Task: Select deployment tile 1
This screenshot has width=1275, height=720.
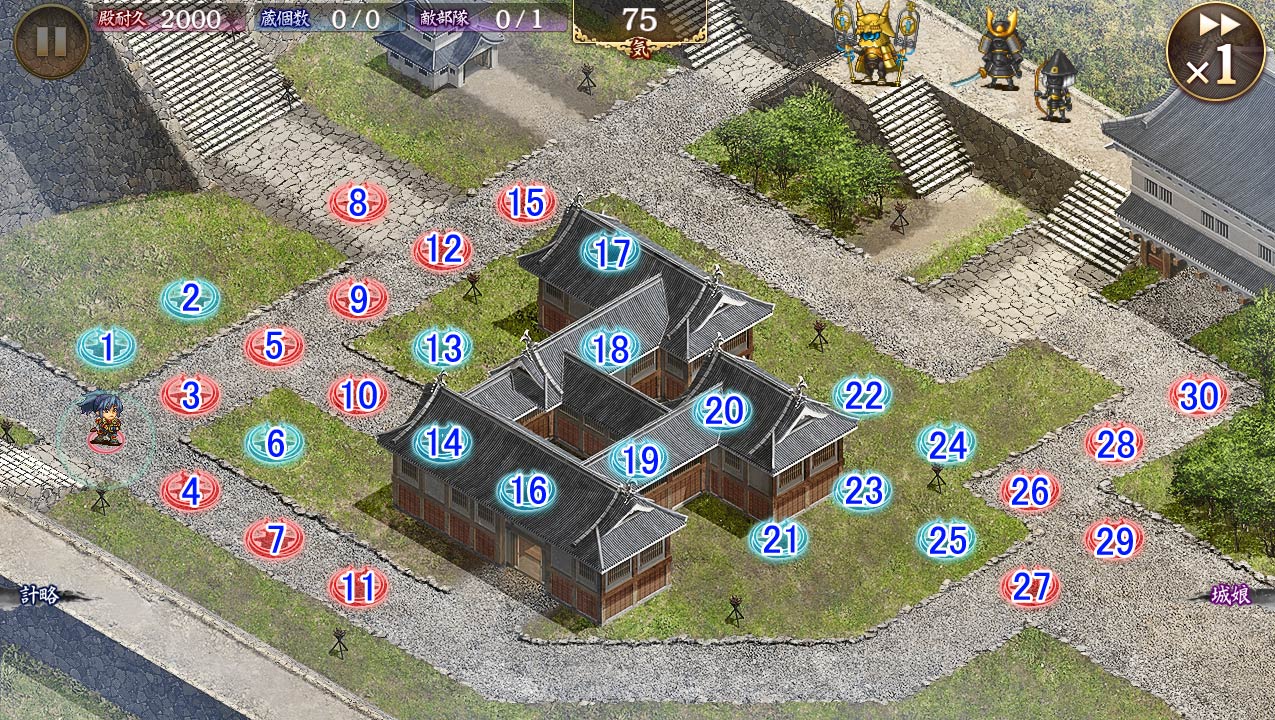Action: point(107,347)
